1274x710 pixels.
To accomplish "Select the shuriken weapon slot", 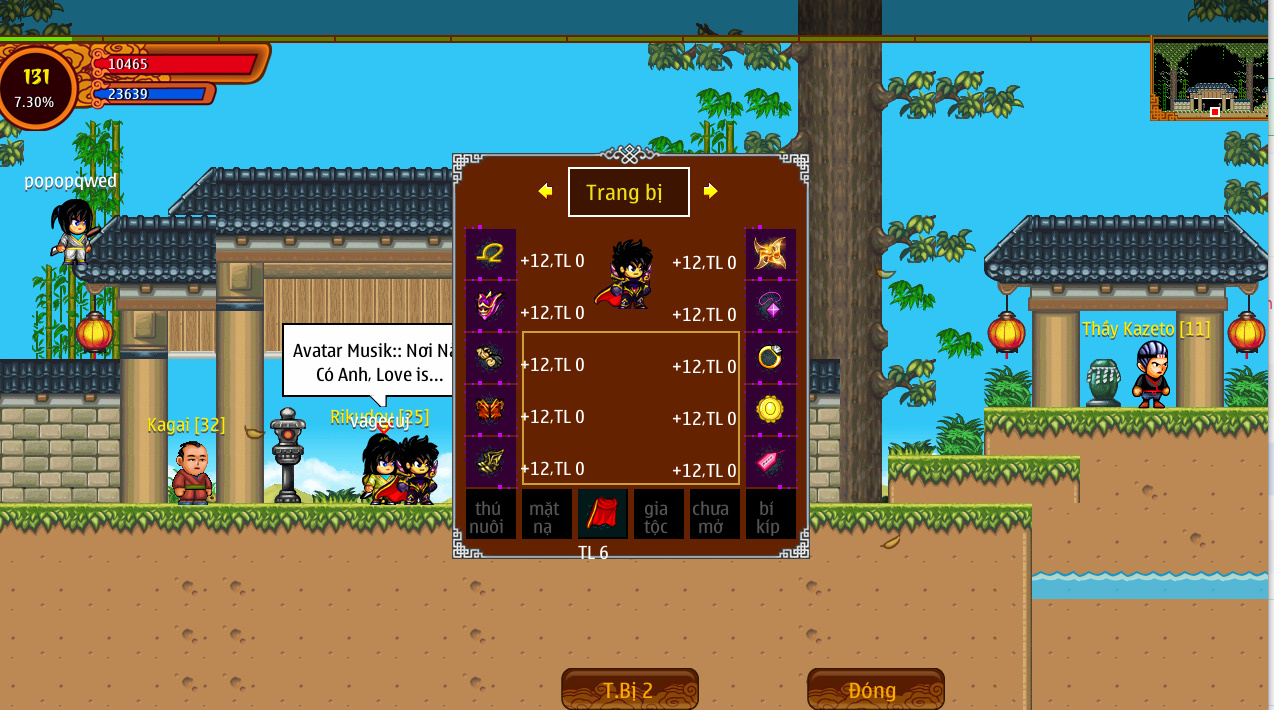I will coord(770,254).
